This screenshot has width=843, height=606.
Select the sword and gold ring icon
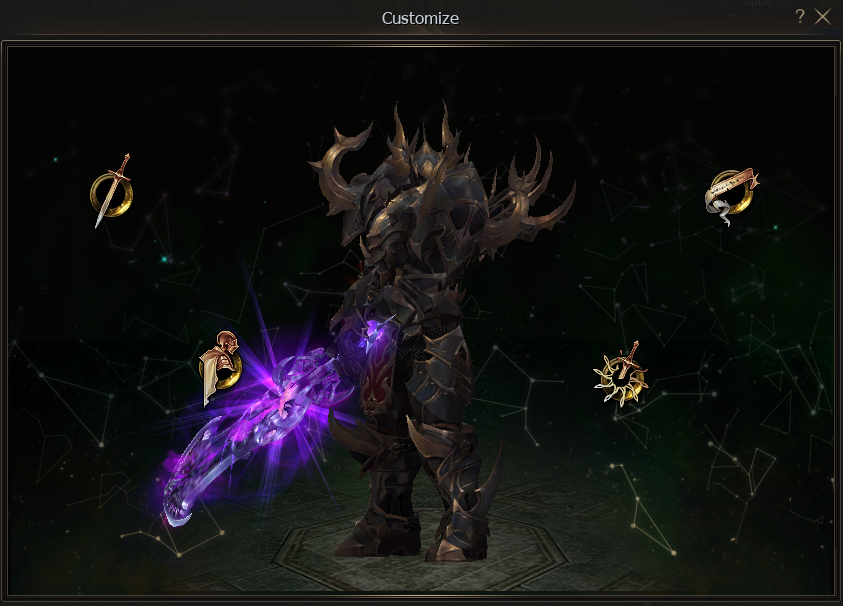pyautogui.click(x=109, y=191)
